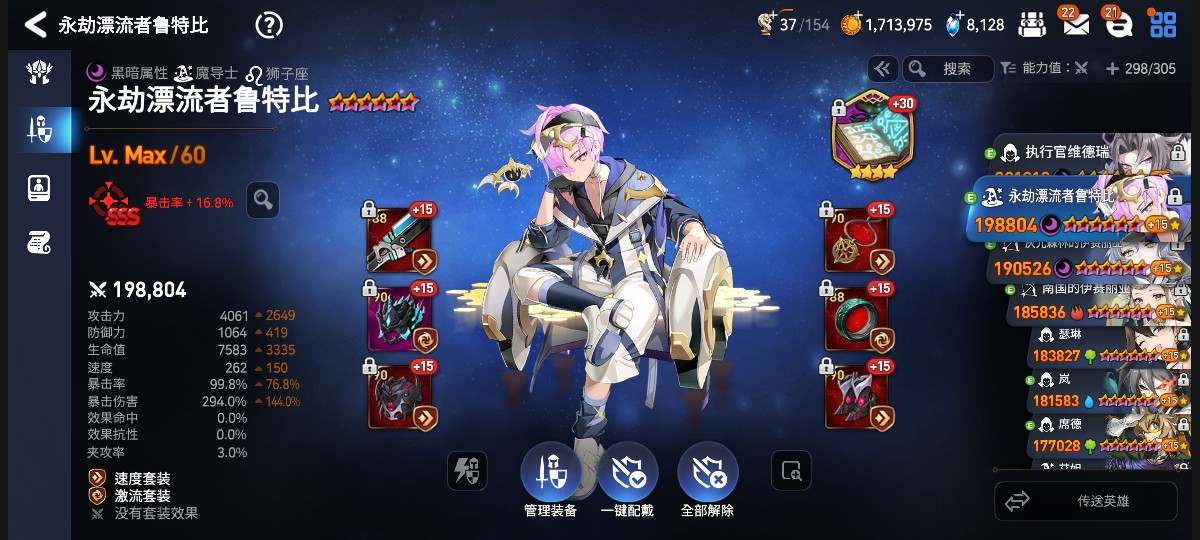Click the 搜索 hero search field
Image resolution: width=1200 pixels, height=540 pixels.
point(948,69)
